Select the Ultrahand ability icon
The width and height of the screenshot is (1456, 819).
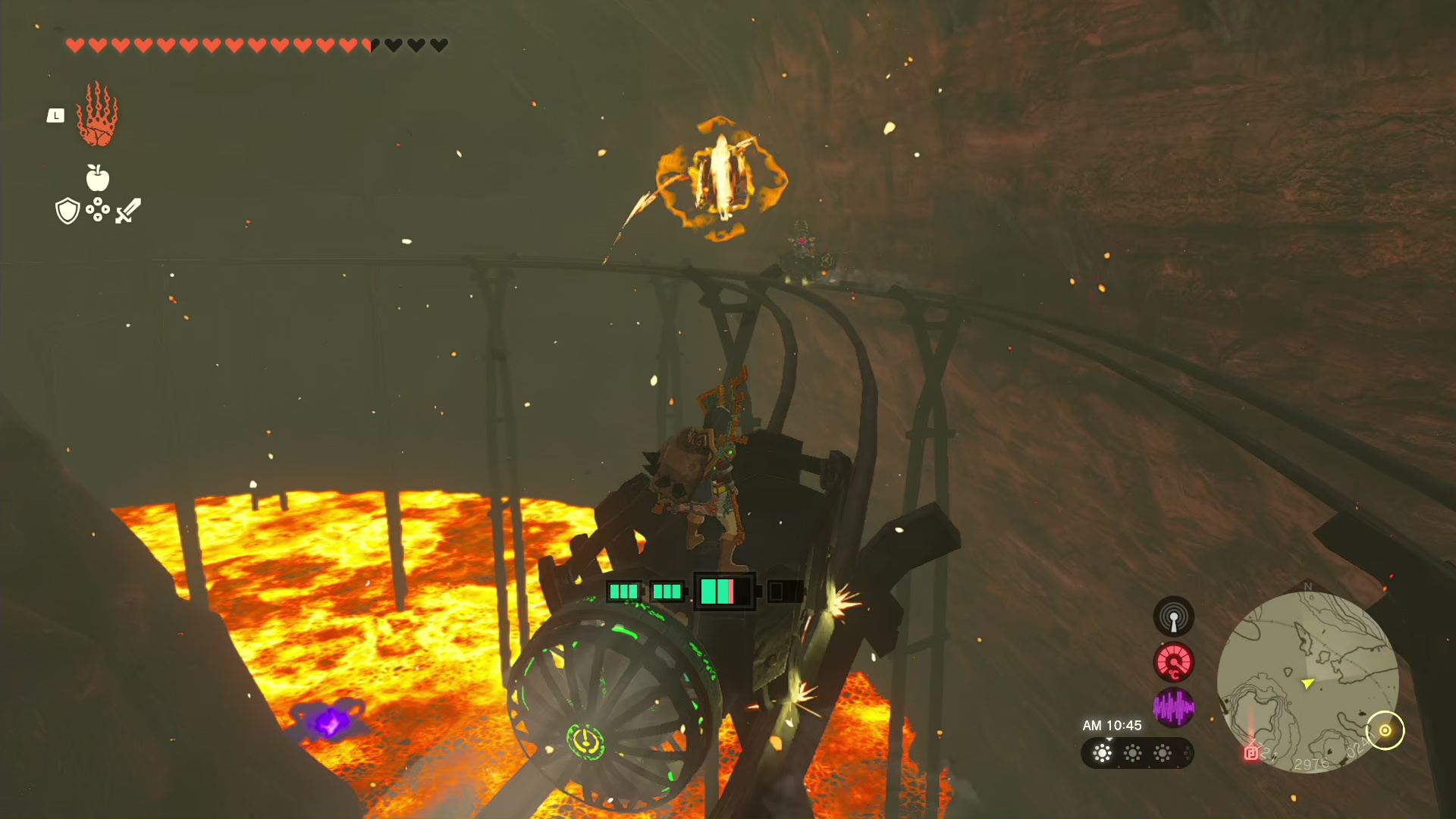97,115
